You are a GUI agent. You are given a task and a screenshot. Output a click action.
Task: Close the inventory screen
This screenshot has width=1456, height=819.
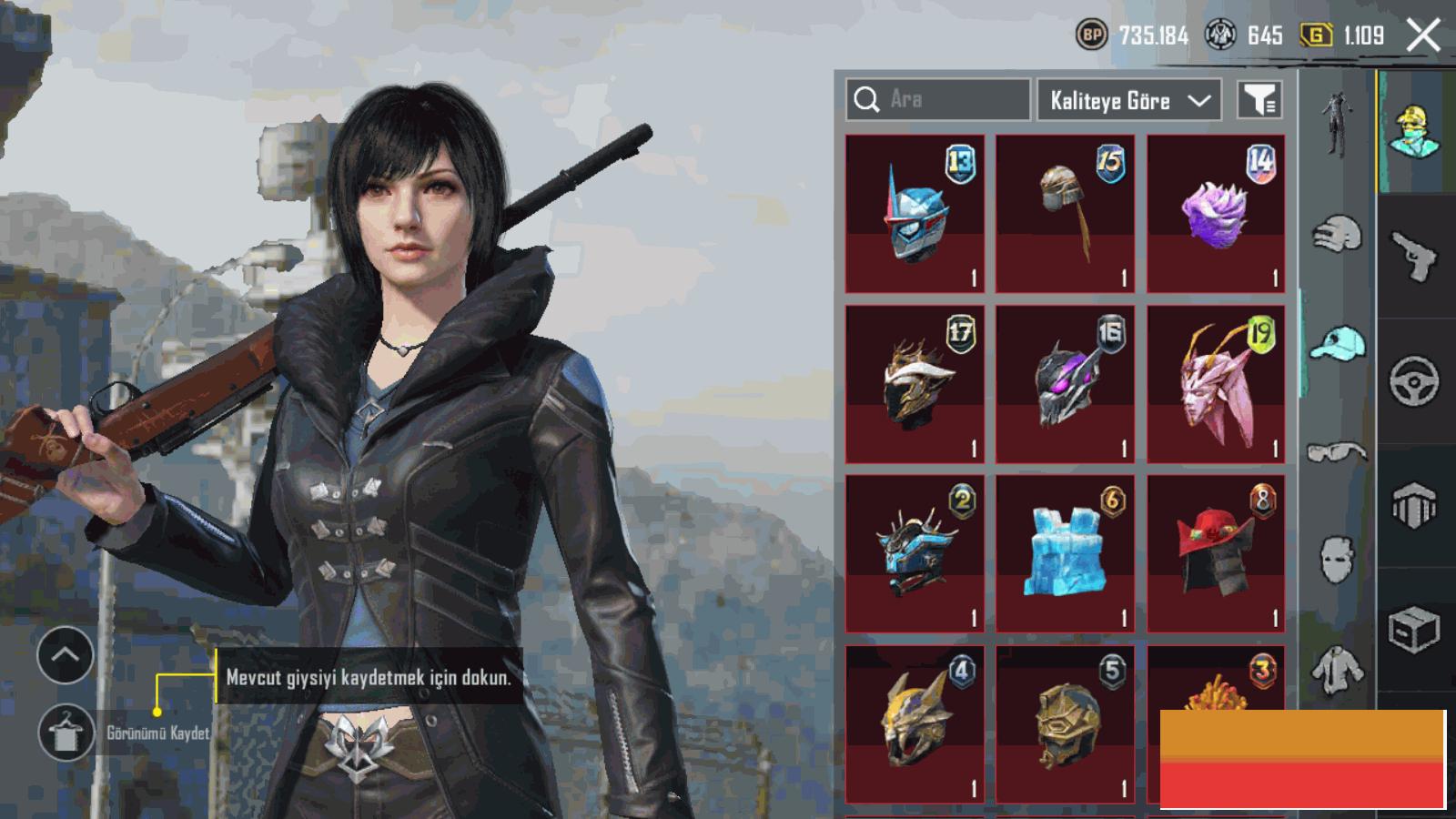1423,36
